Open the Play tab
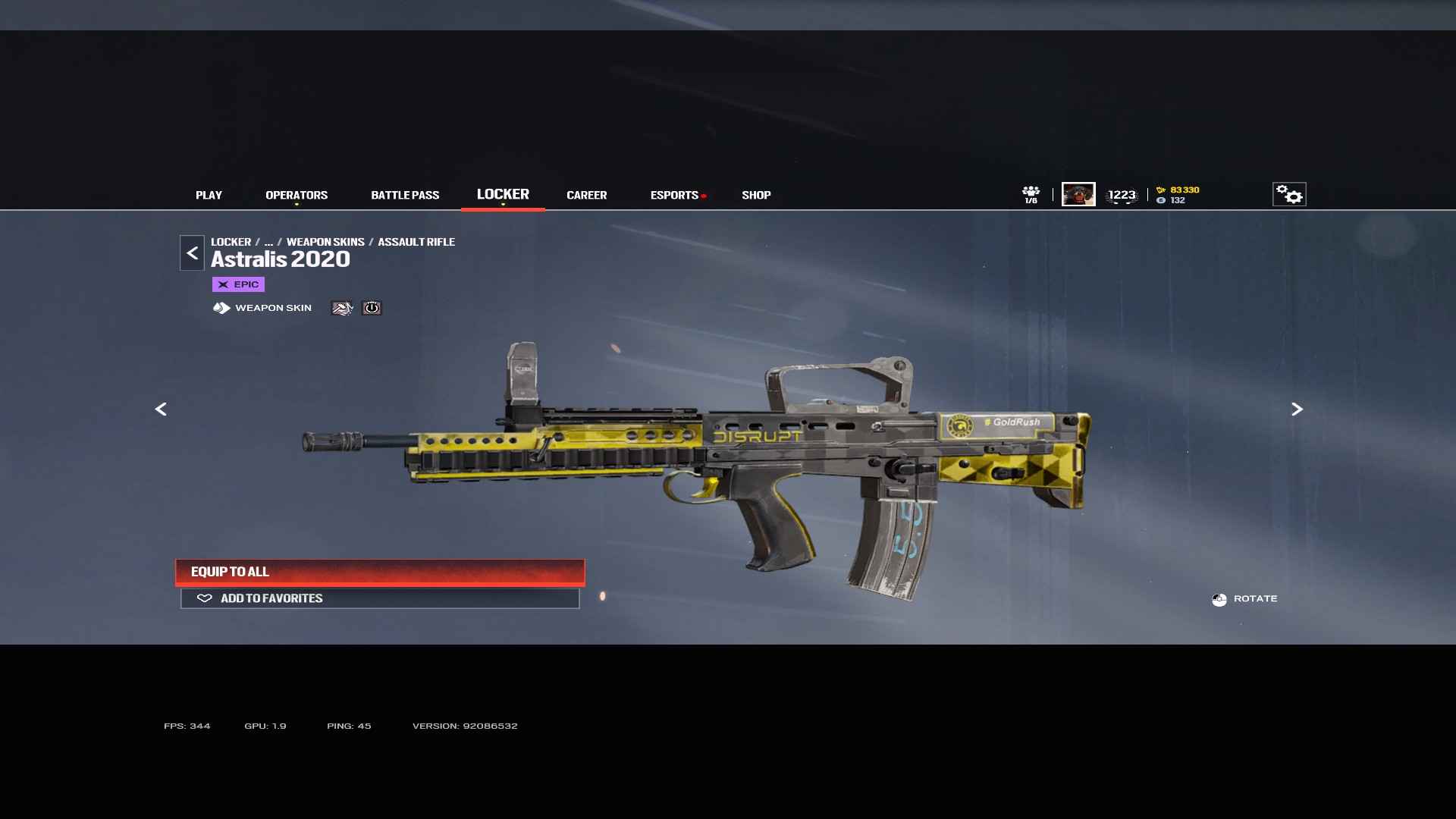 [209, 195]
